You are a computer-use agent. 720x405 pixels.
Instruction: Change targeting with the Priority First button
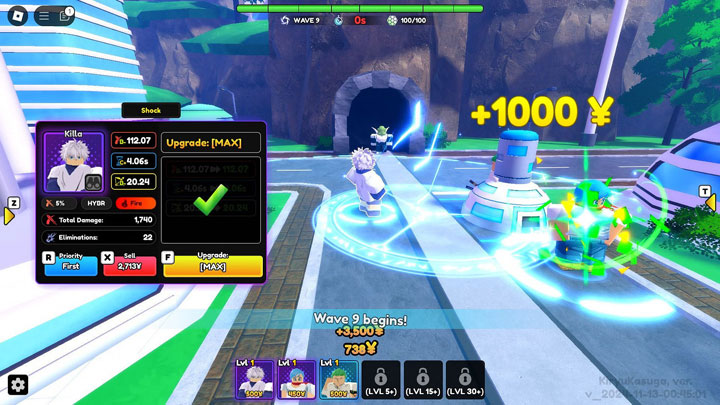pos(71,265)
